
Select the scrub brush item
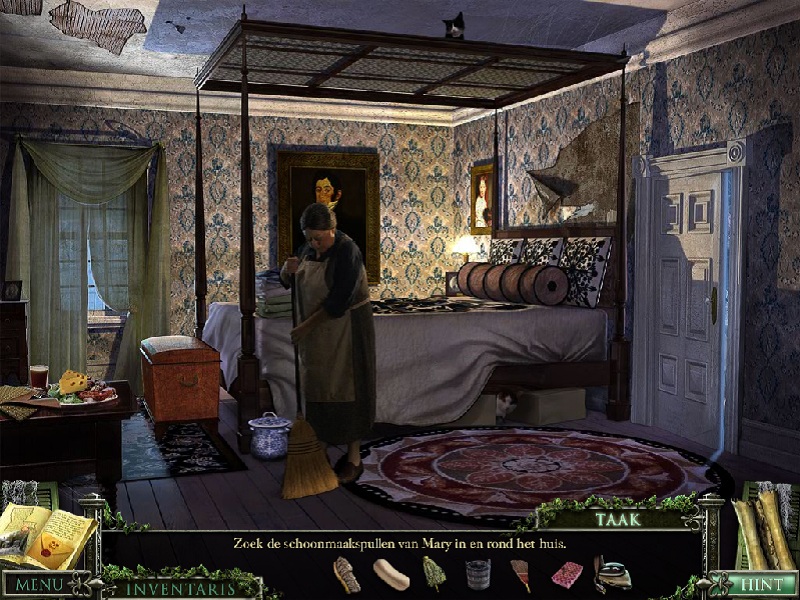click(x=347, y=574)
